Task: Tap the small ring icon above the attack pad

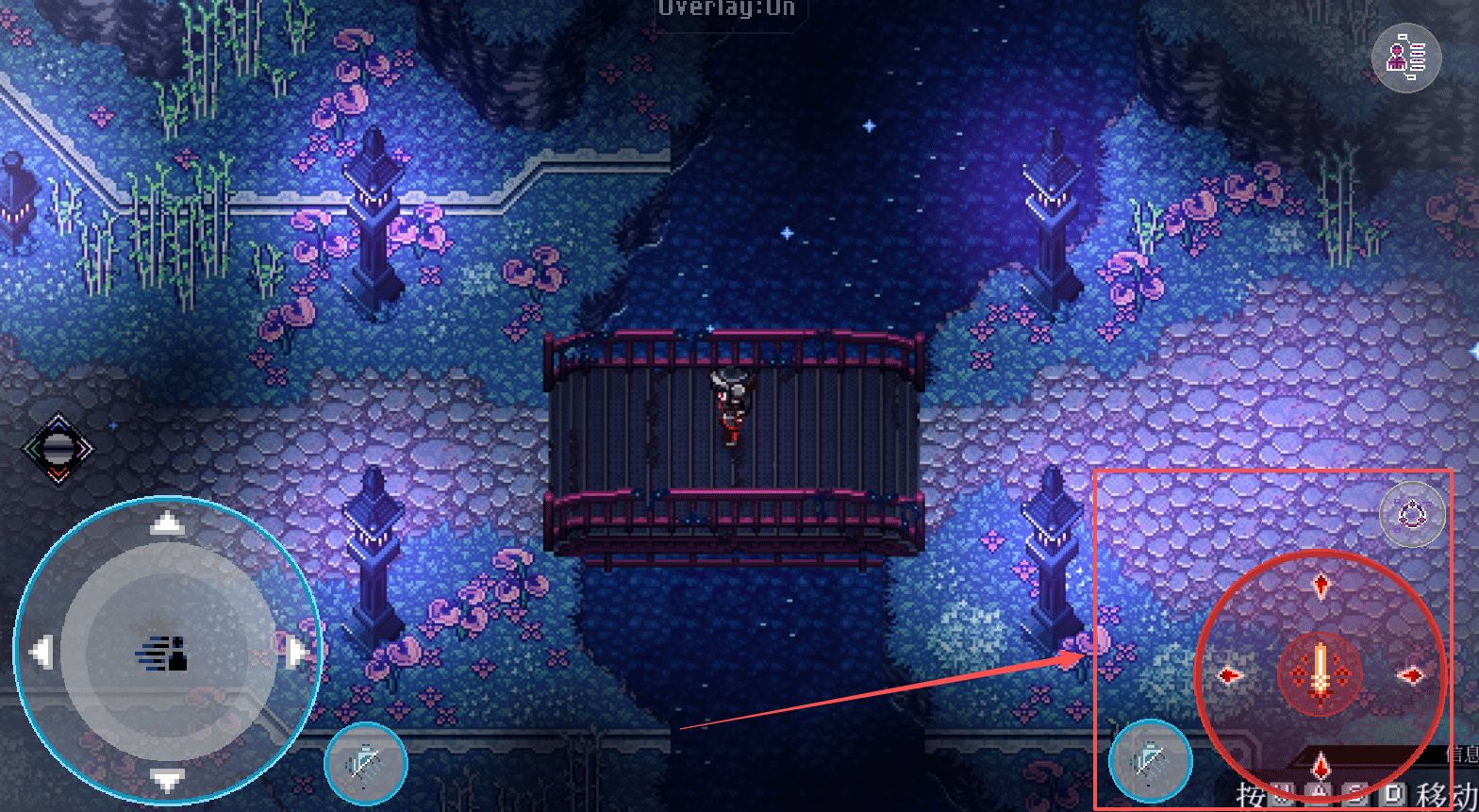Action: (1412, 515)
